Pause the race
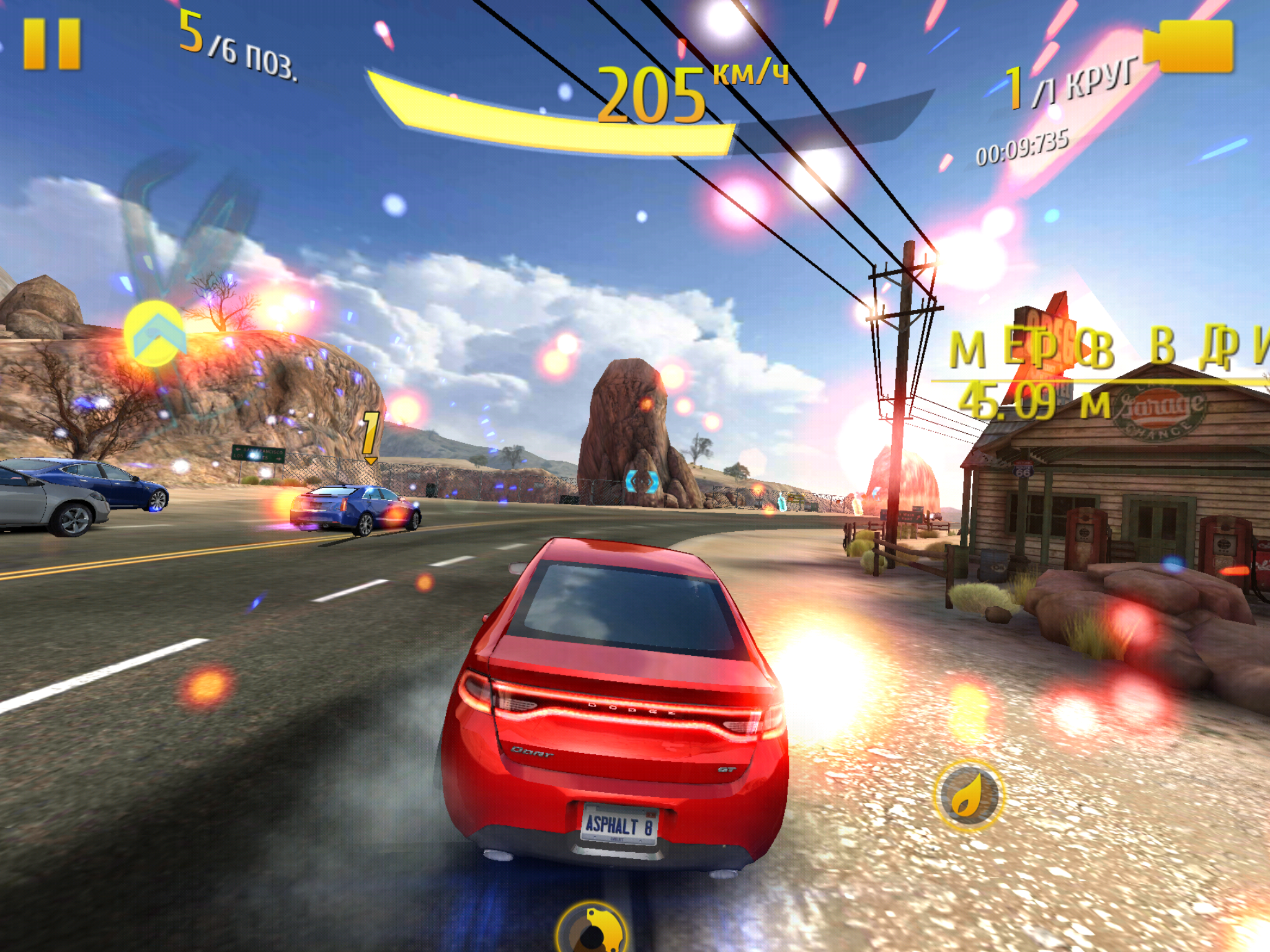The image size is (1270, 952). click(x=52, y=43)
